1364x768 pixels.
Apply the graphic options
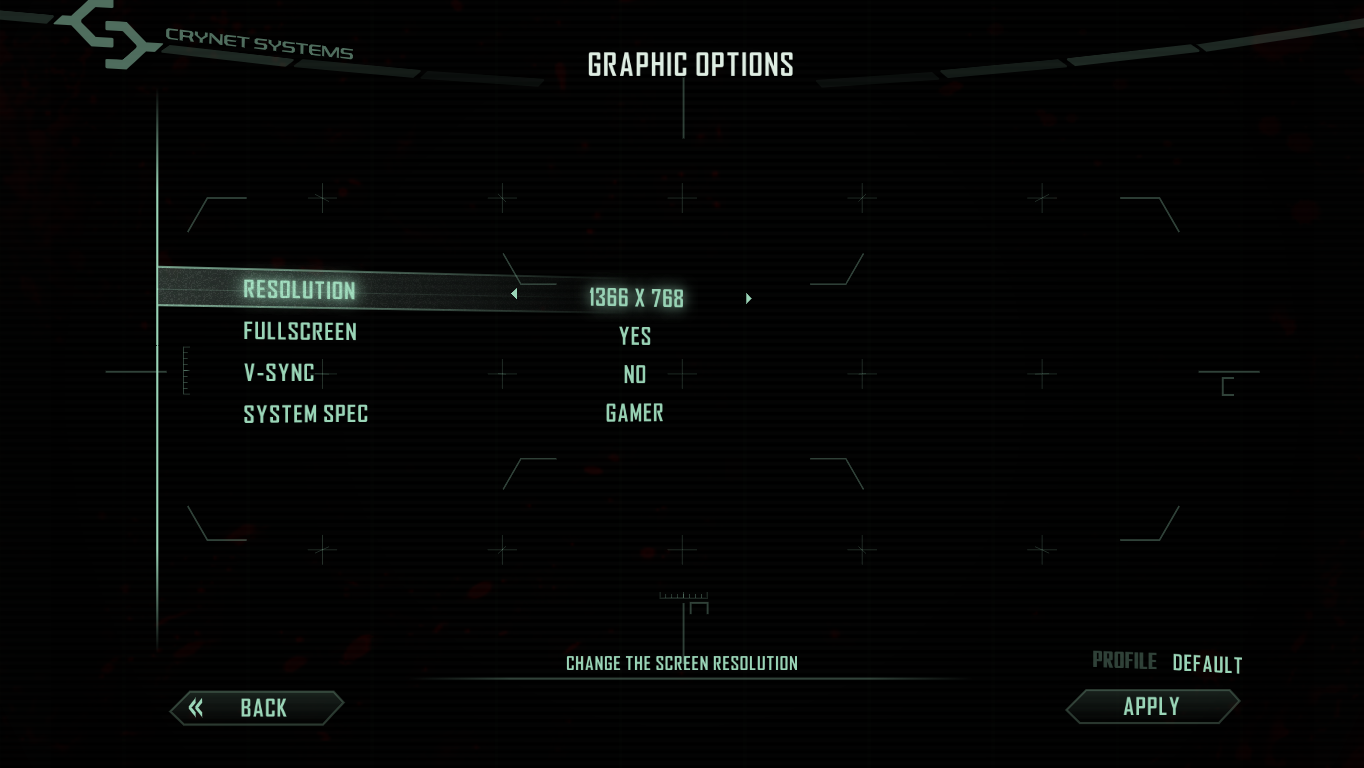[1152, 706]
